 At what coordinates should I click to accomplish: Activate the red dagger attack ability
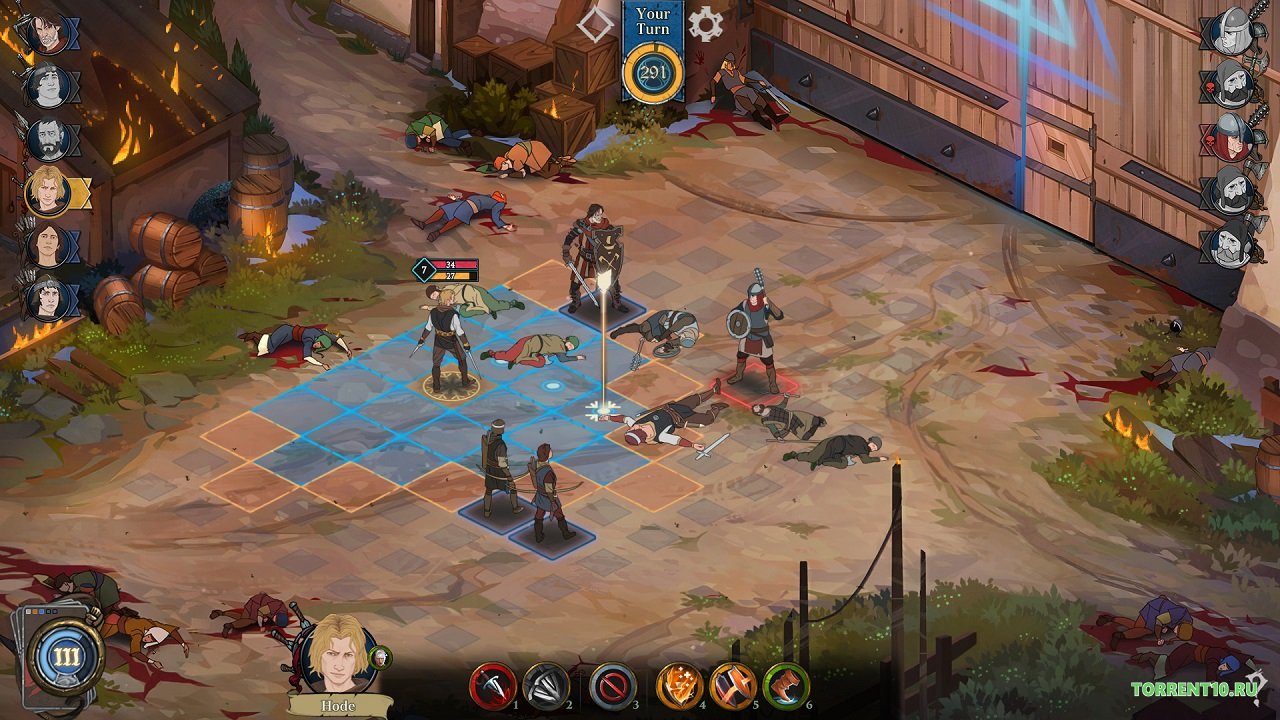(x=493, y=686)
